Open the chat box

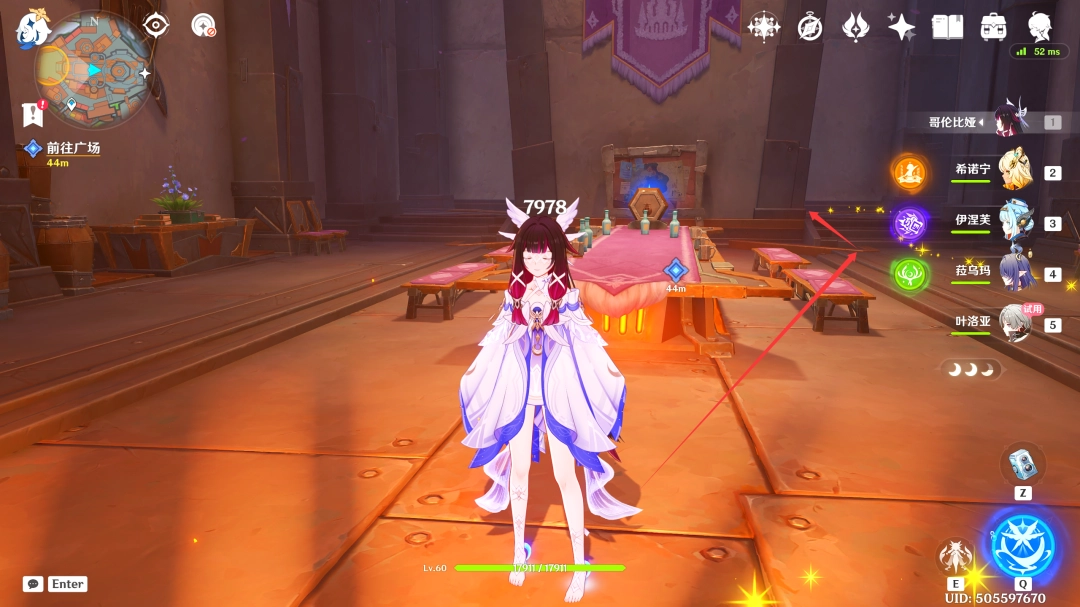[34, 584]
